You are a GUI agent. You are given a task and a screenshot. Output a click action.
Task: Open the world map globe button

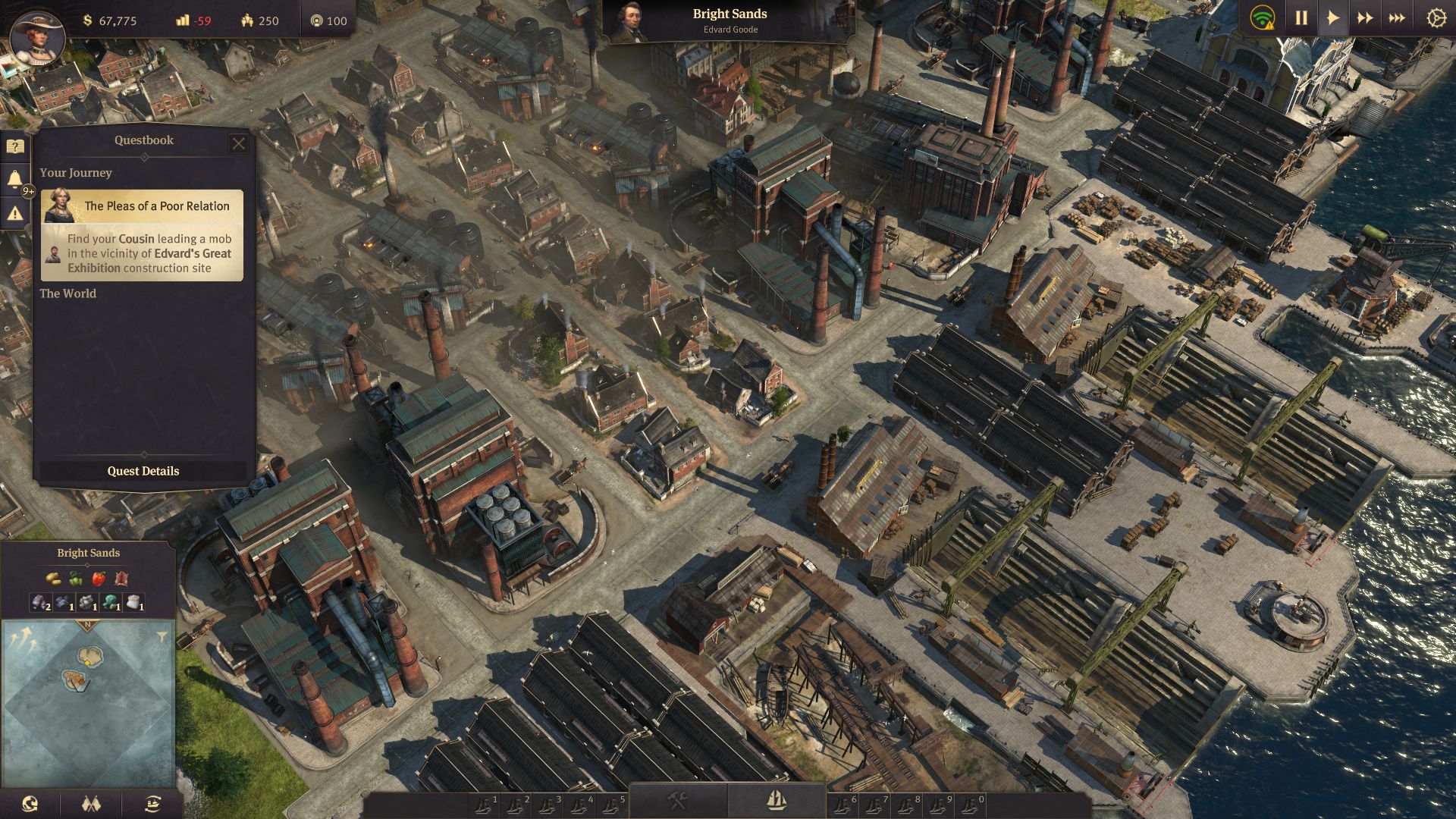(x=30, y=803)
